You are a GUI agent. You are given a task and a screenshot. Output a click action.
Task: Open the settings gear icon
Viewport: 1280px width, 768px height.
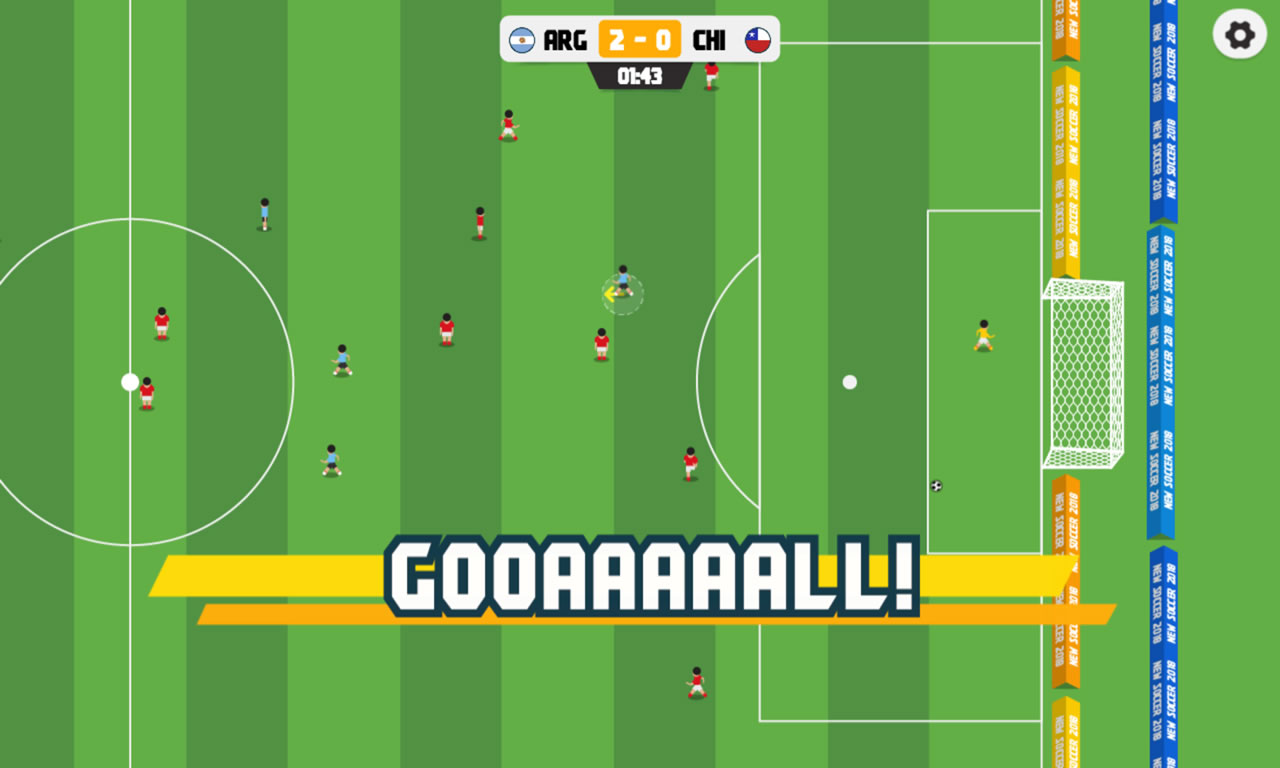click(x=1238, y=36)
